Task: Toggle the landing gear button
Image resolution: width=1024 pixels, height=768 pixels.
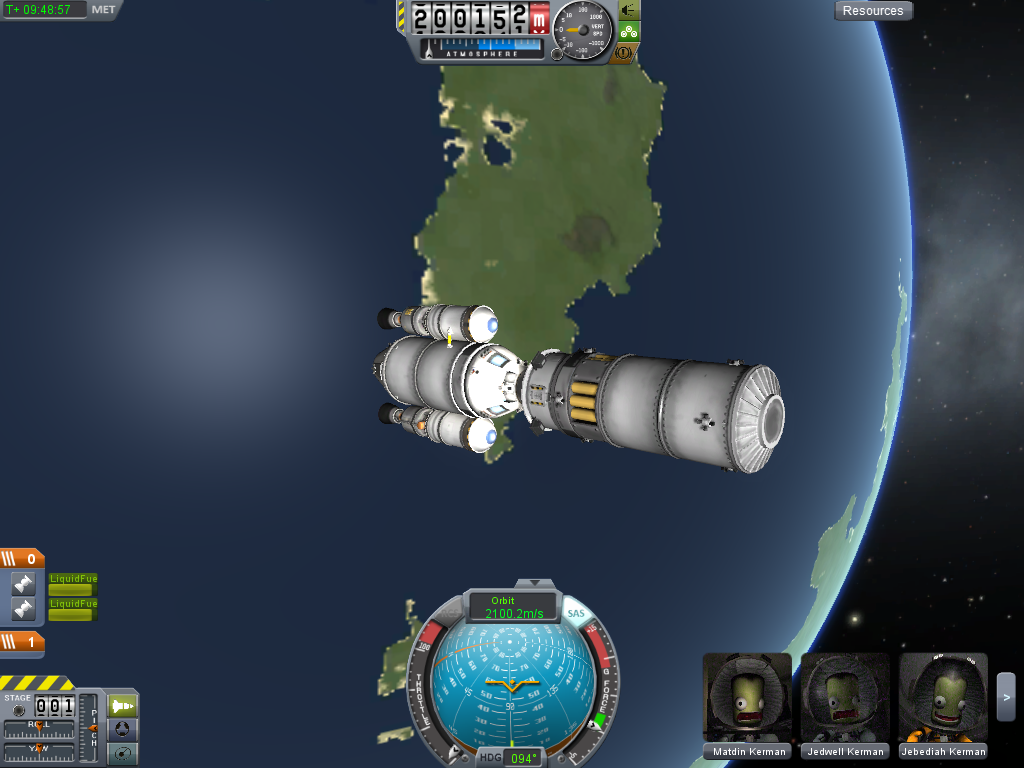Action: [628, 31]
